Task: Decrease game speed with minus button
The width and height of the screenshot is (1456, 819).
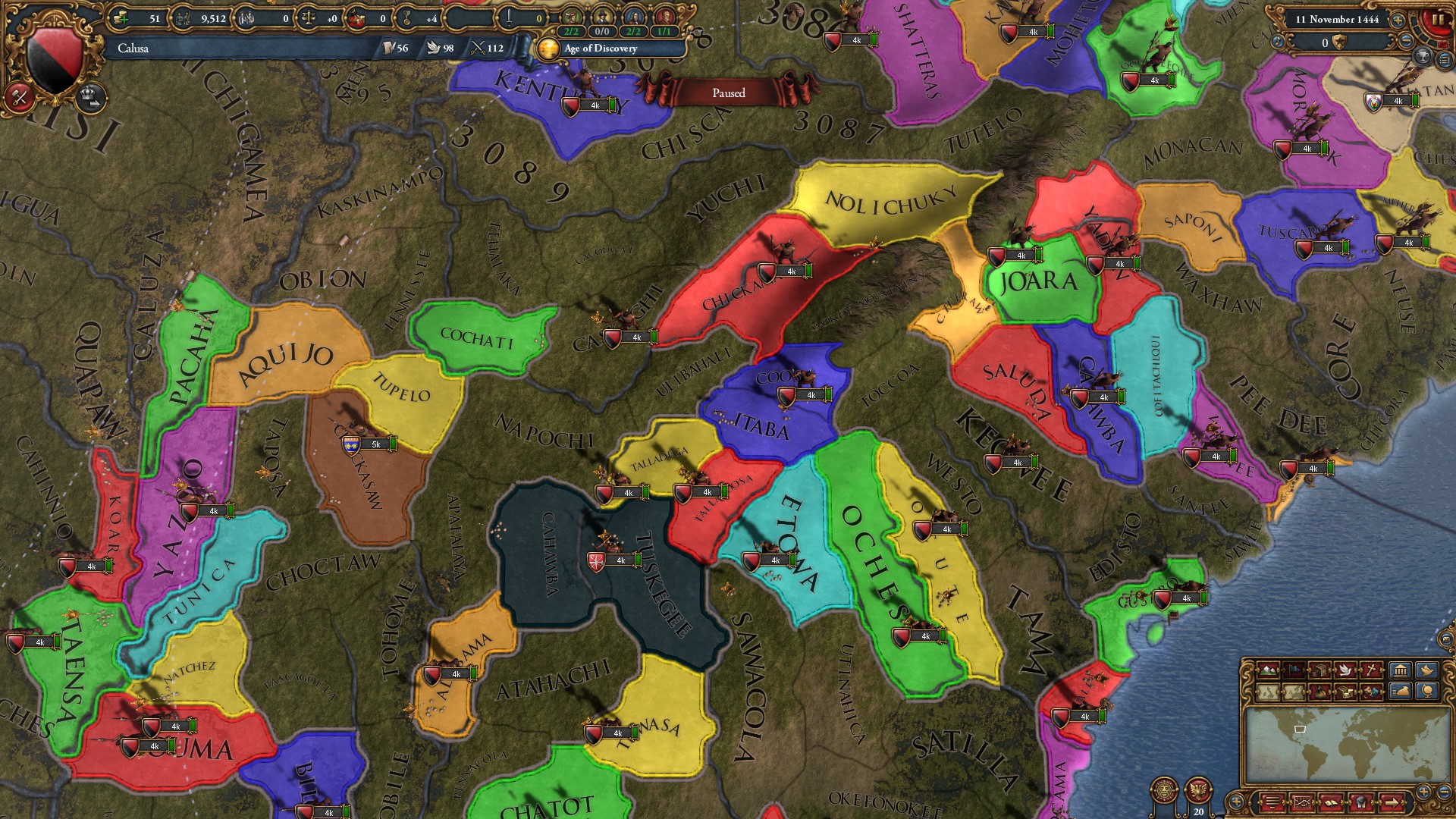Action: [1405, 42]
